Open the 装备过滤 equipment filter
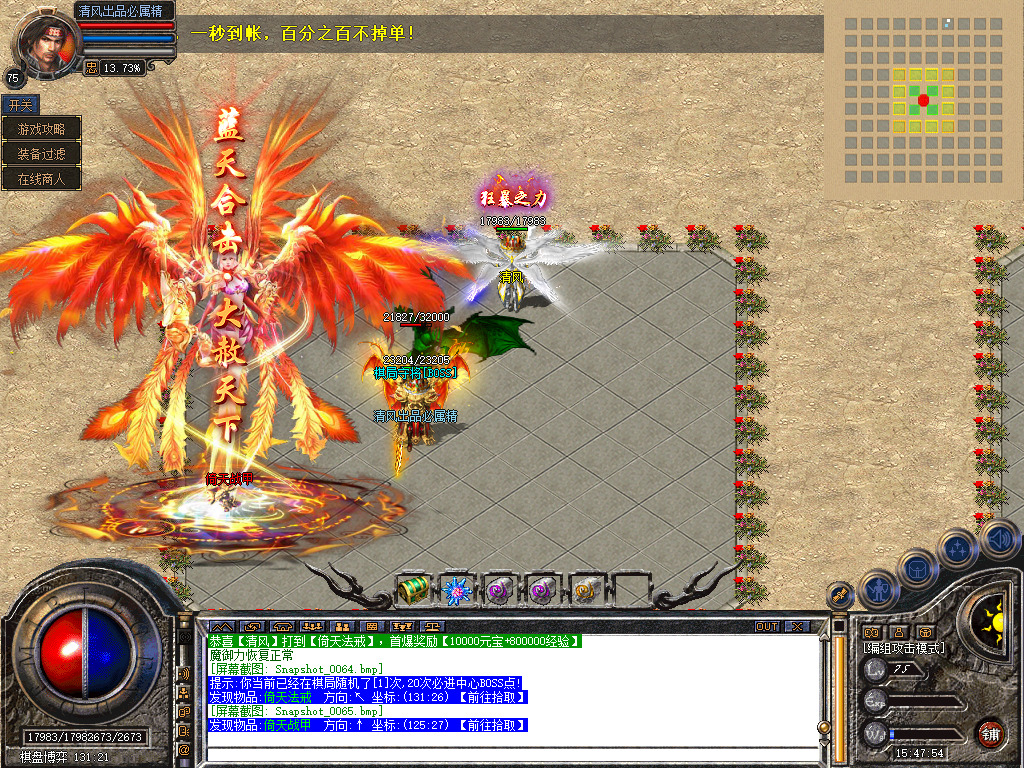This screenshot has width=1024, height=768. 41,154
